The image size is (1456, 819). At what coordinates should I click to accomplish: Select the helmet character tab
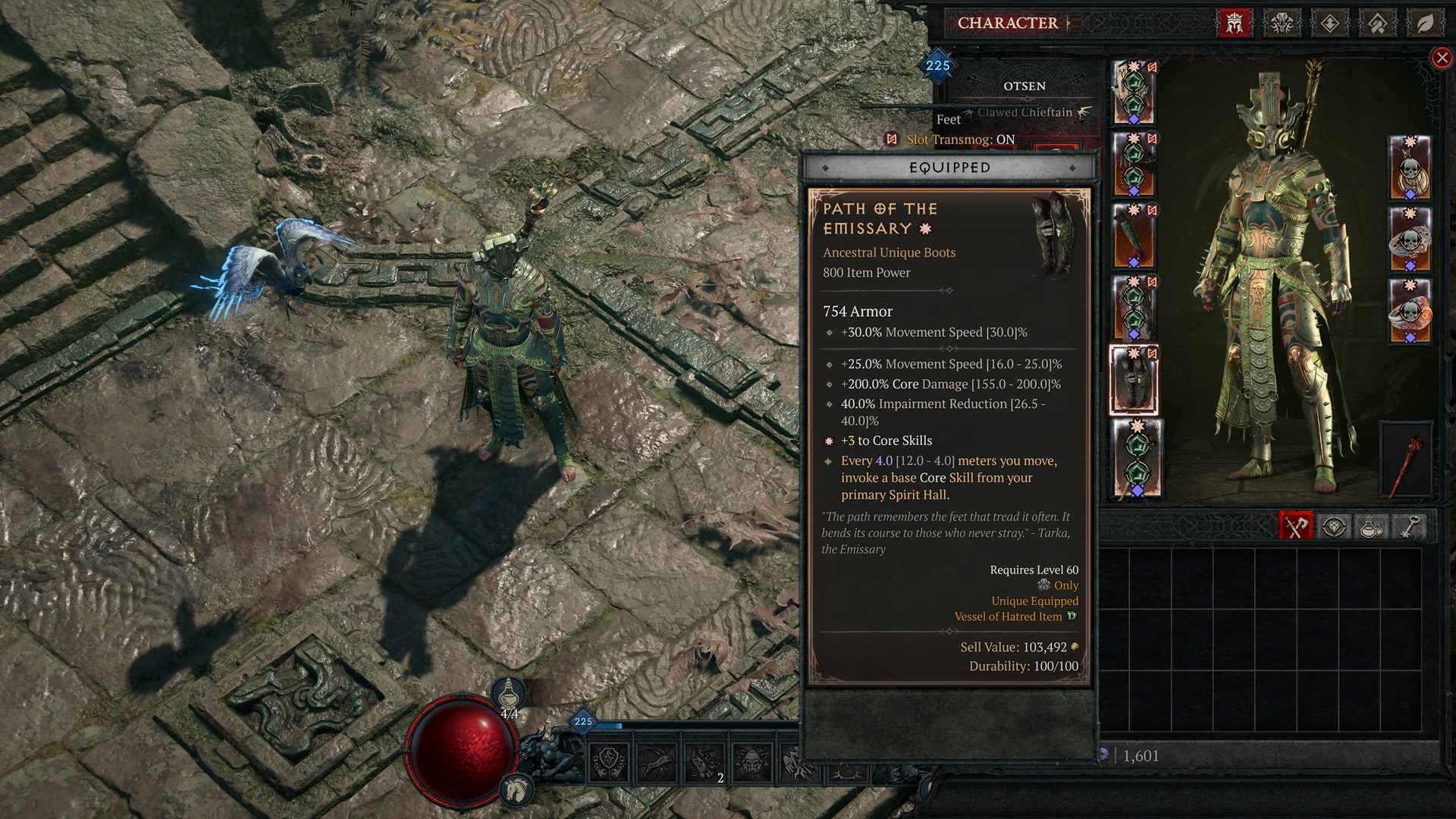coord(1235,24)
